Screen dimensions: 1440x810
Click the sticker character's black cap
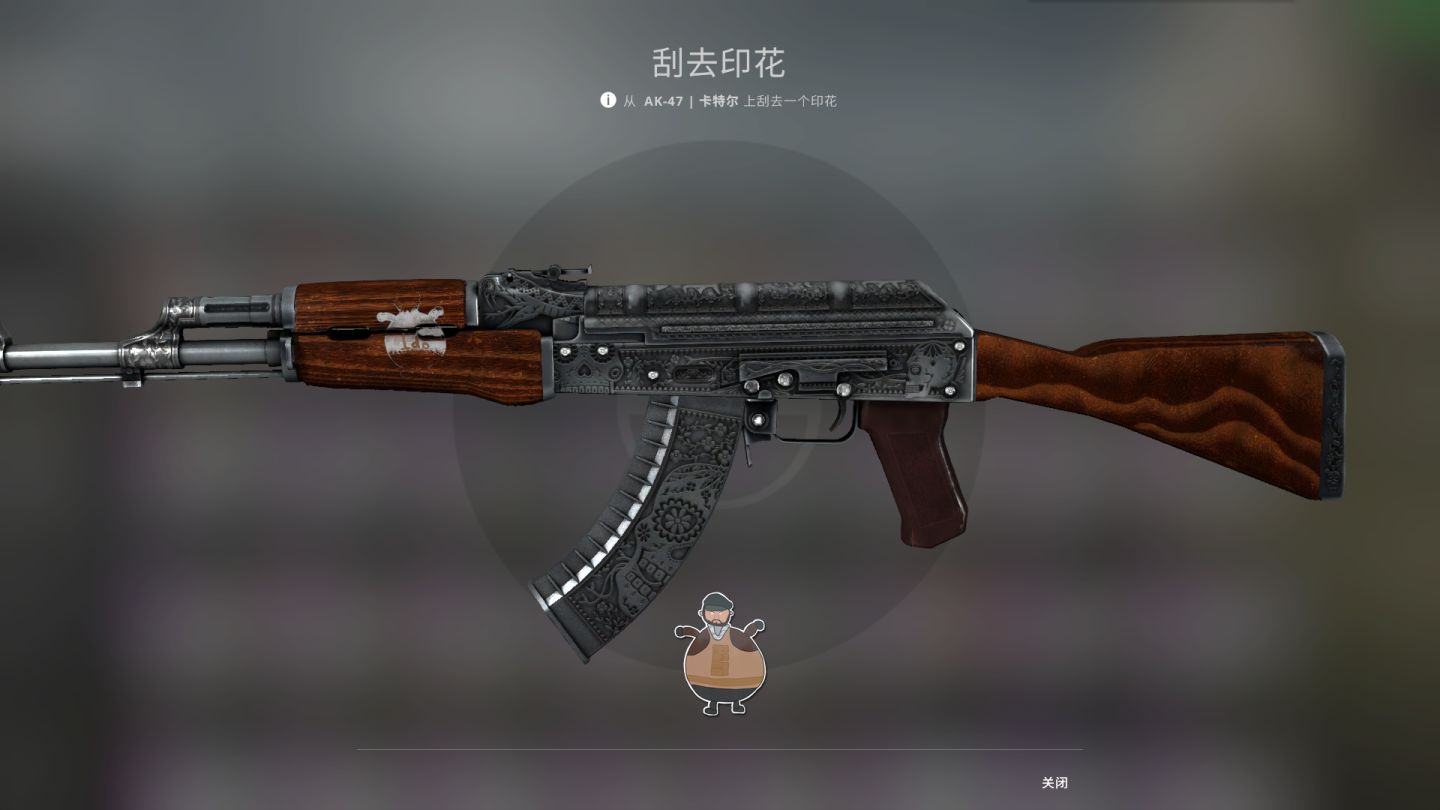point(716,604)
